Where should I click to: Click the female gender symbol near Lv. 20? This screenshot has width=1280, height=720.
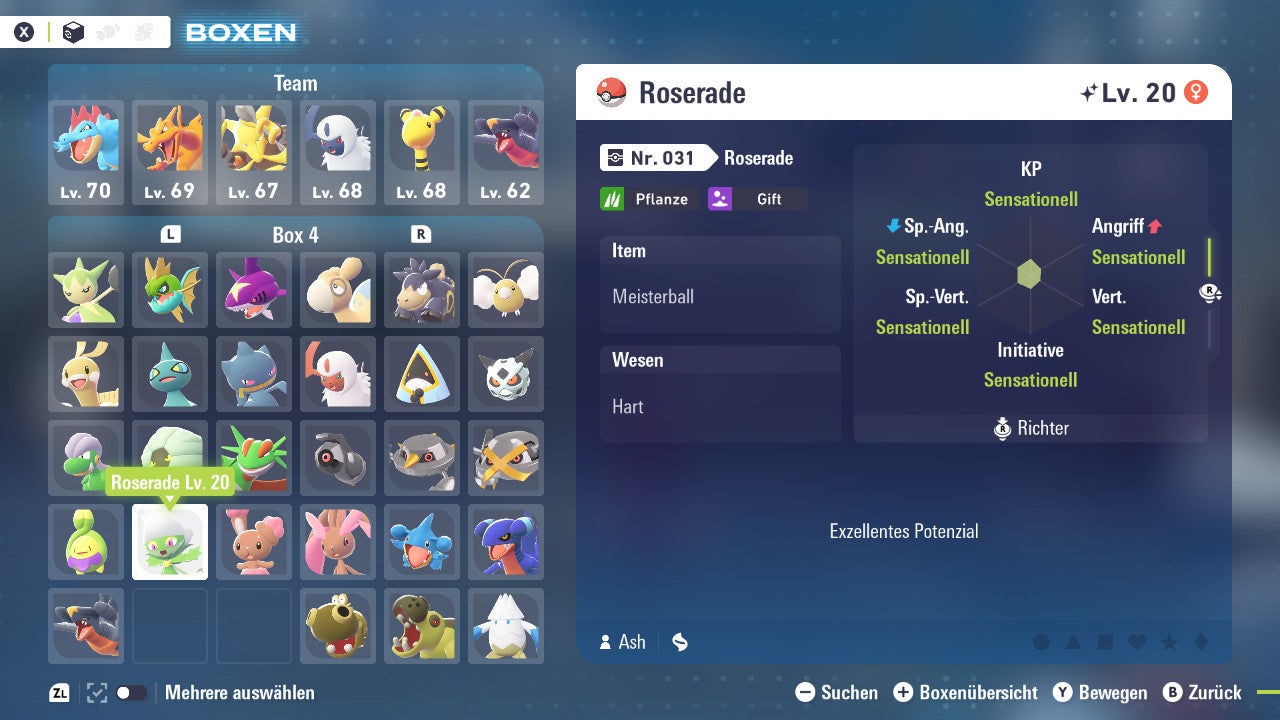[1197, 91]
